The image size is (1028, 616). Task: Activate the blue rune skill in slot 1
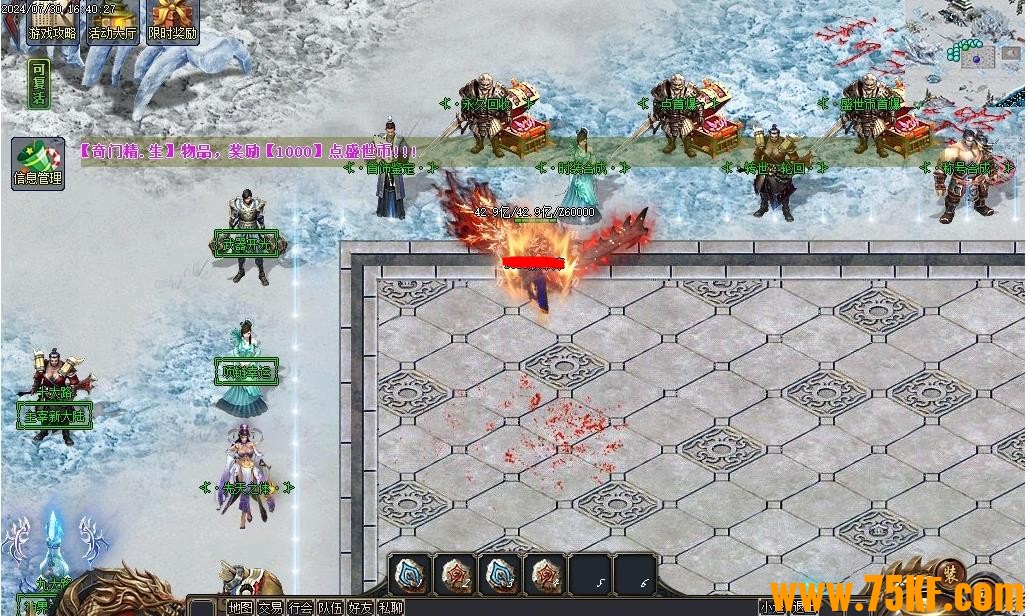point(409,574)
